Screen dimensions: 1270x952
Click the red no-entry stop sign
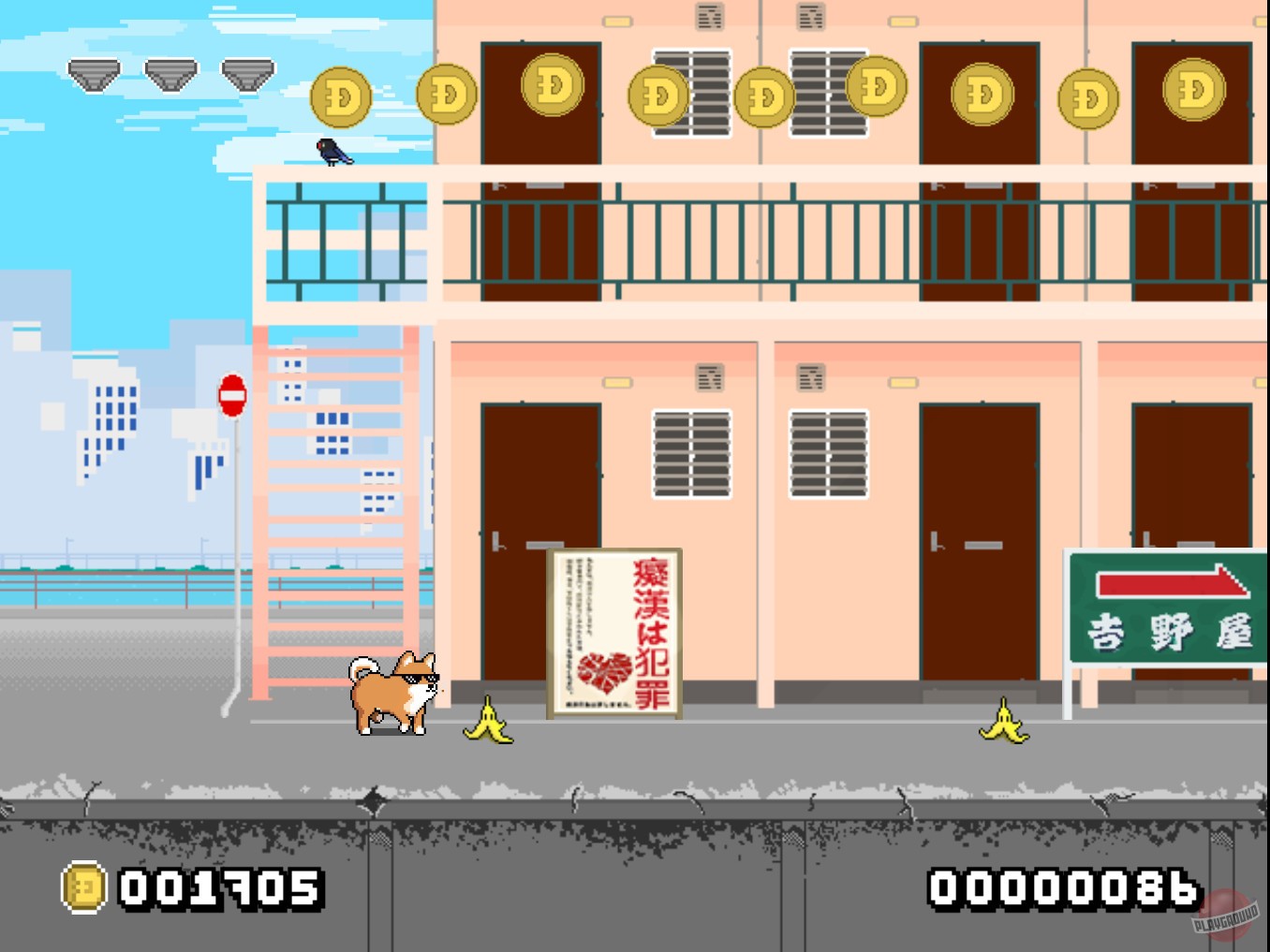click(230, 393)
